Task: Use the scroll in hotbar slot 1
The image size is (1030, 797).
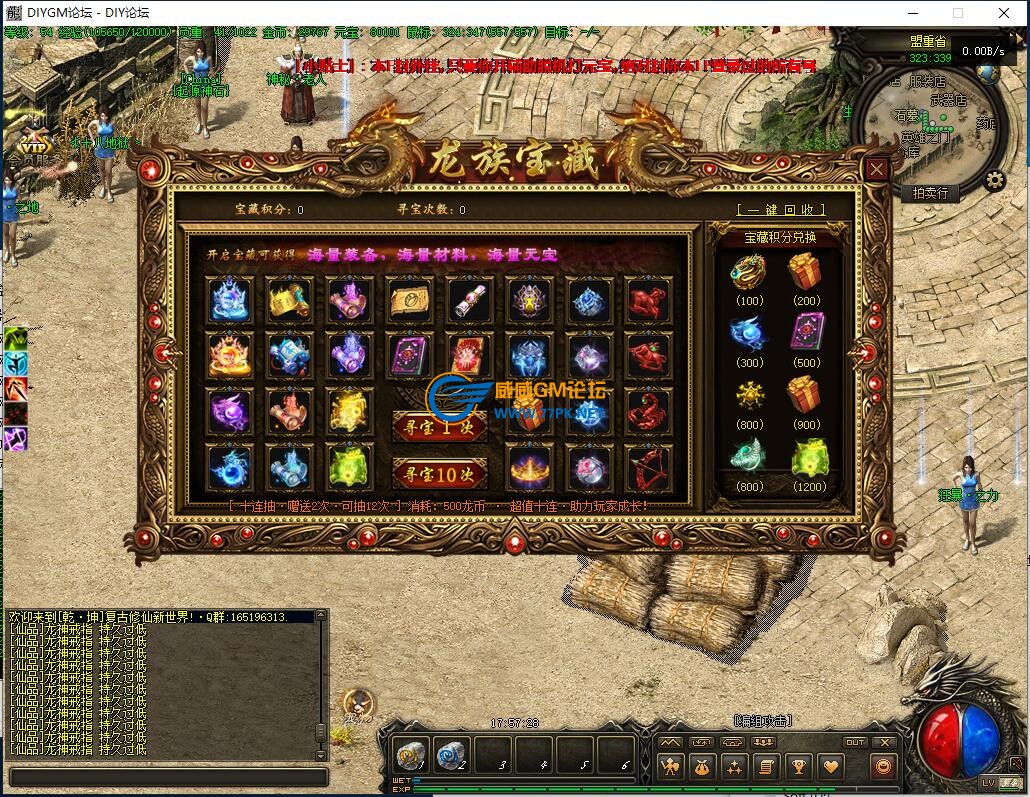Action: (410, 754)
